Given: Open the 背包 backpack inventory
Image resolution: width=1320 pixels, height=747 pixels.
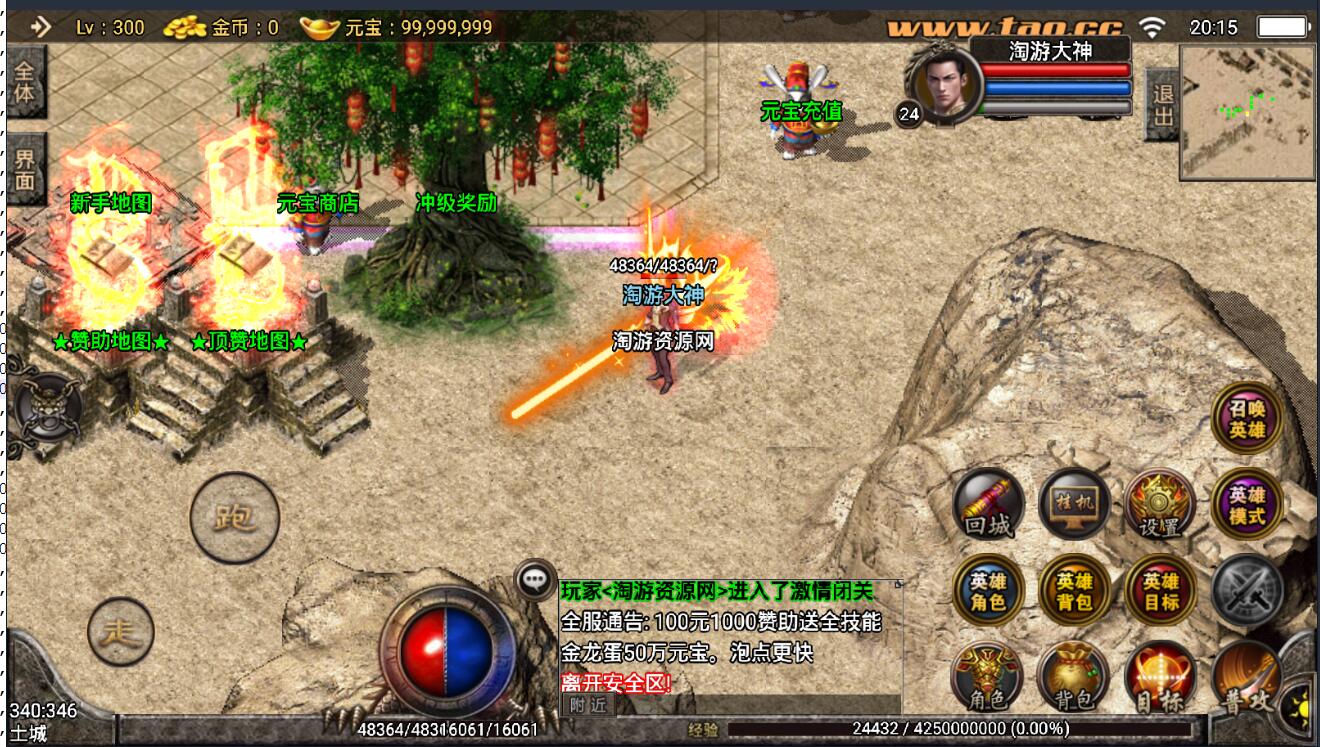Looking at the screenshot, I should pyautogui.click(x=1074, y=677).
